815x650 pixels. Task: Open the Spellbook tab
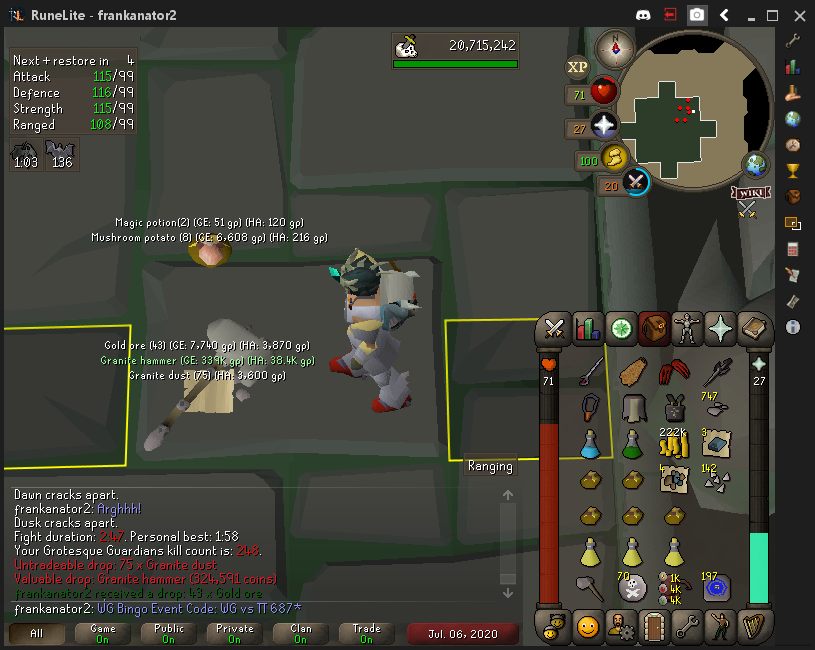[752, 327]
